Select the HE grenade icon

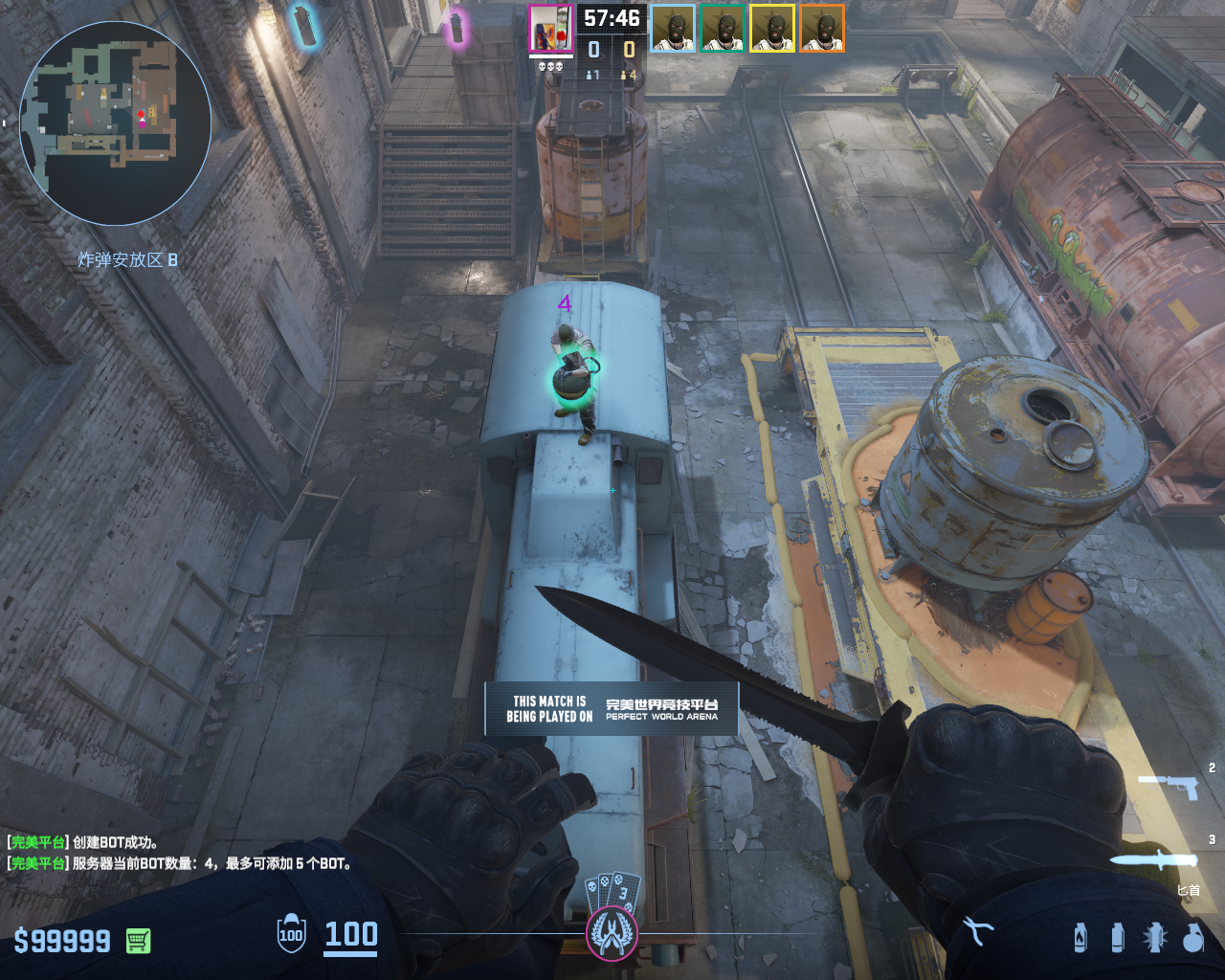tap(1192, 938)
